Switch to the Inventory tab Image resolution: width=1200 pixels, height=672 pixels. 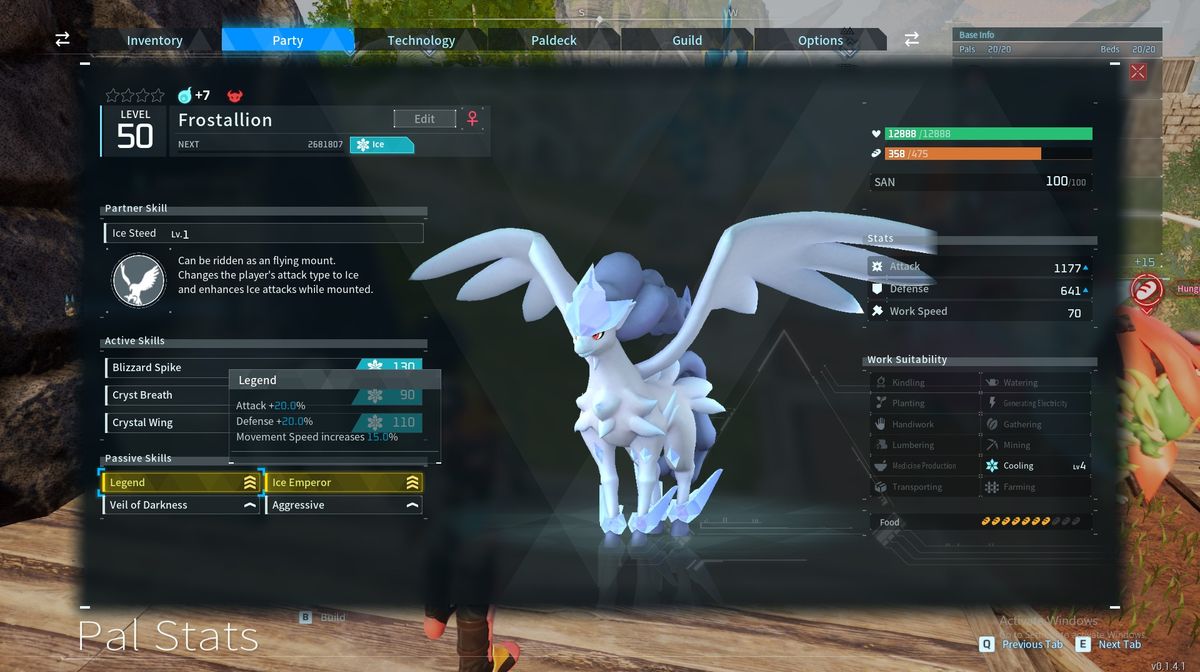pos(154,40)
